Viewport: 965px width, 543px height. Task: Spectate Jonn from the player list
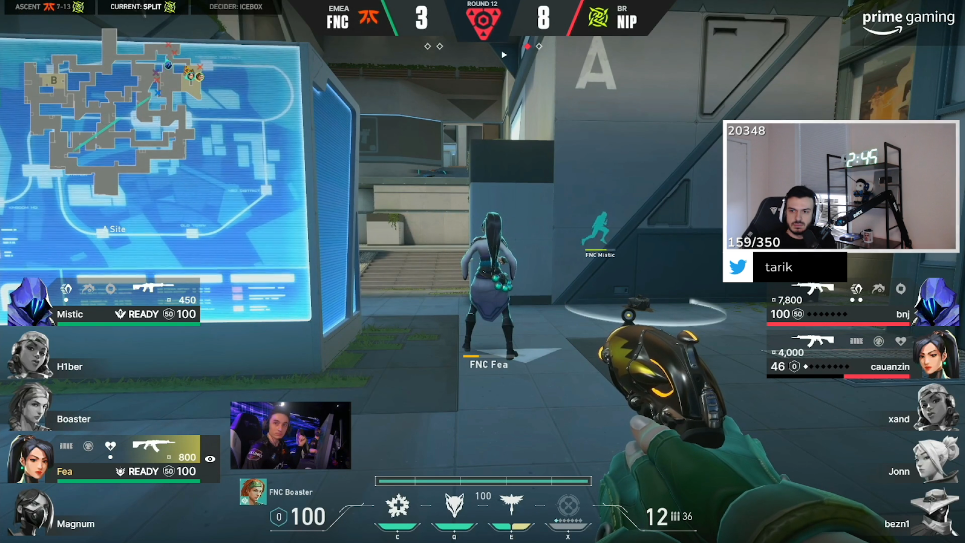[x=934, y=460]
